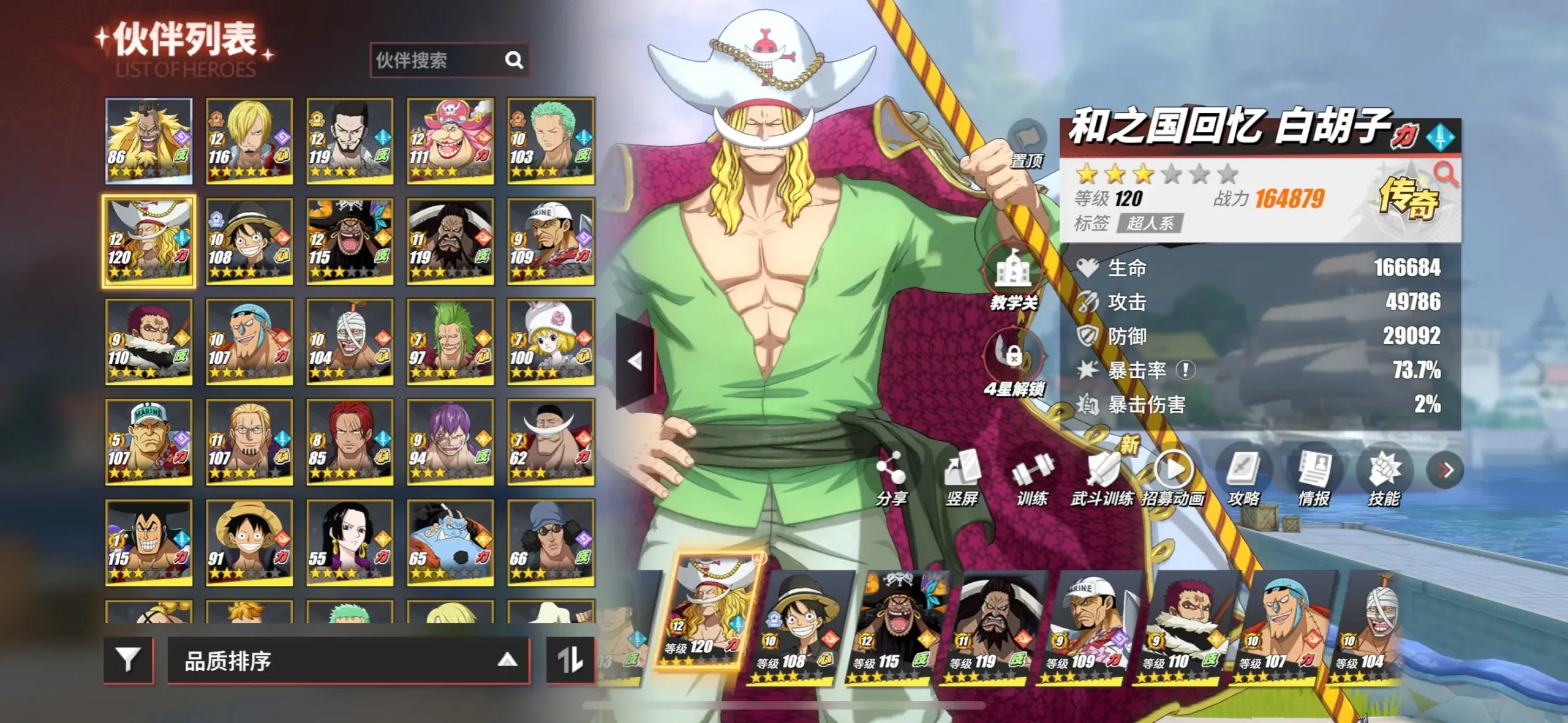Open the magnifier on the hero info card
The image size is (1568, 723).
[1445, 174]
